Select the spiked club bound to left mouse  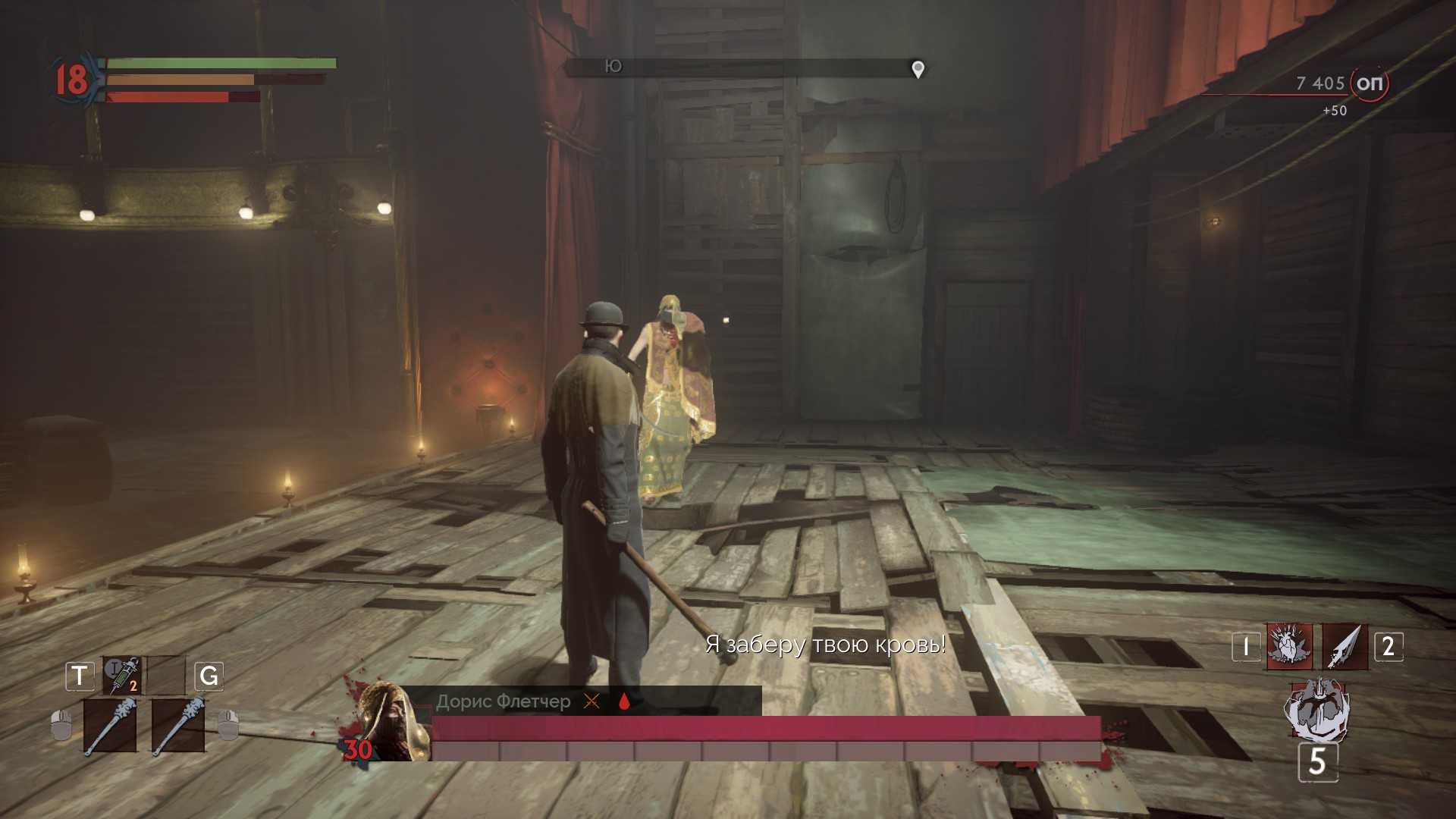[x=110, y=726]
